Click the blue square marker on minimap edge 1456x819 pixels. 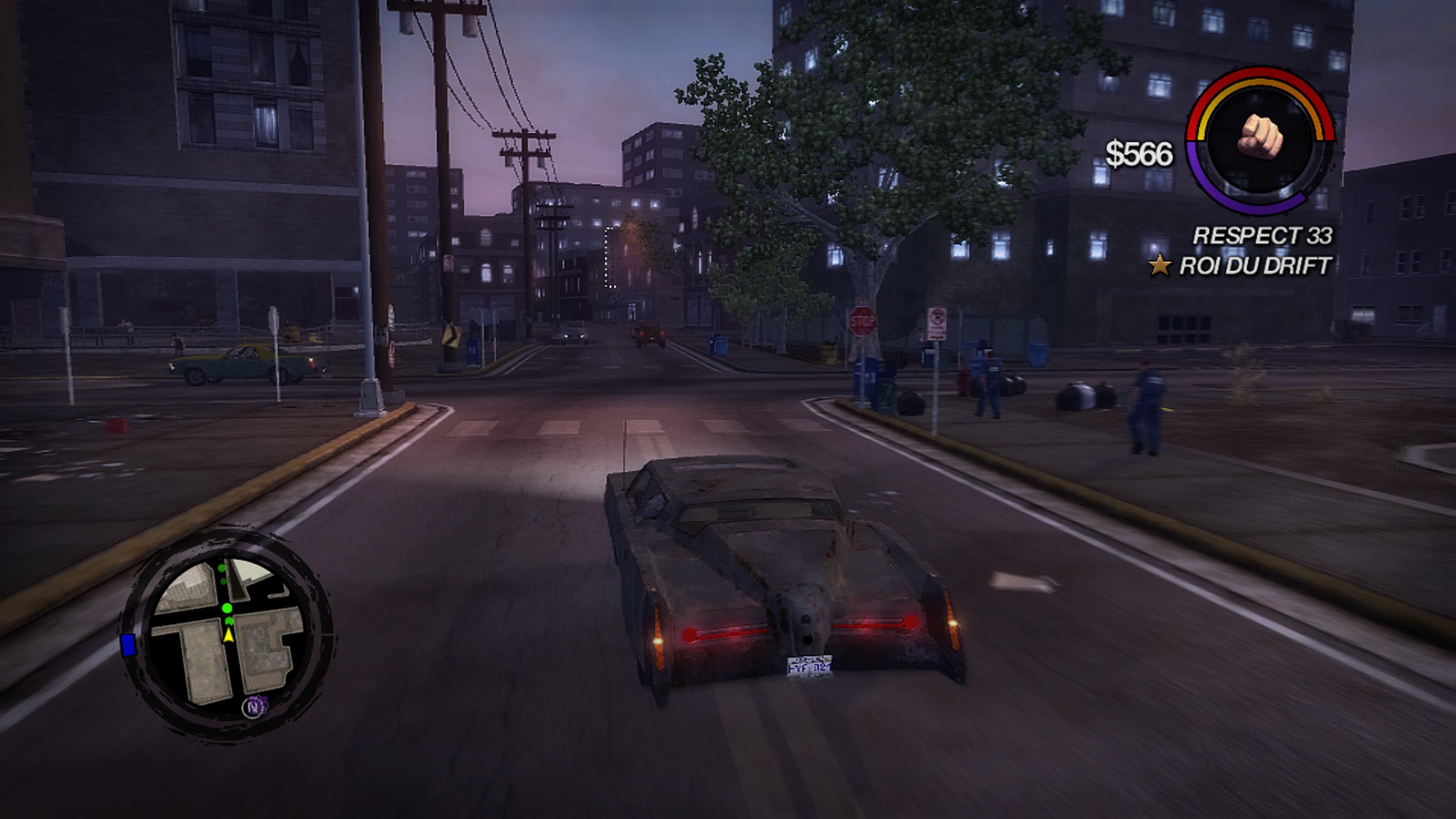pos(128,645)
